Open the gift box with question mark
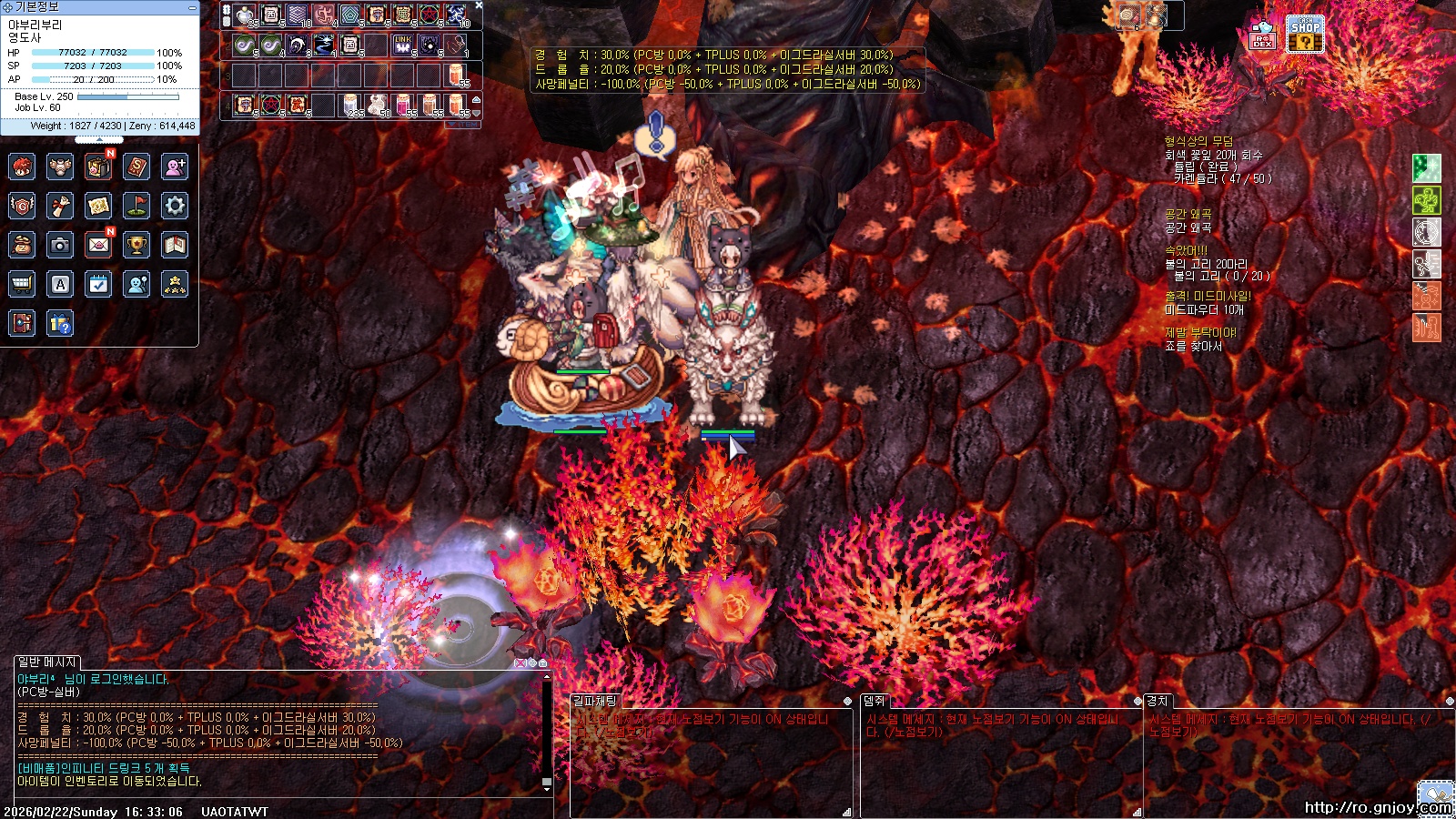1456x819 pixels. [x=60, y=323]
